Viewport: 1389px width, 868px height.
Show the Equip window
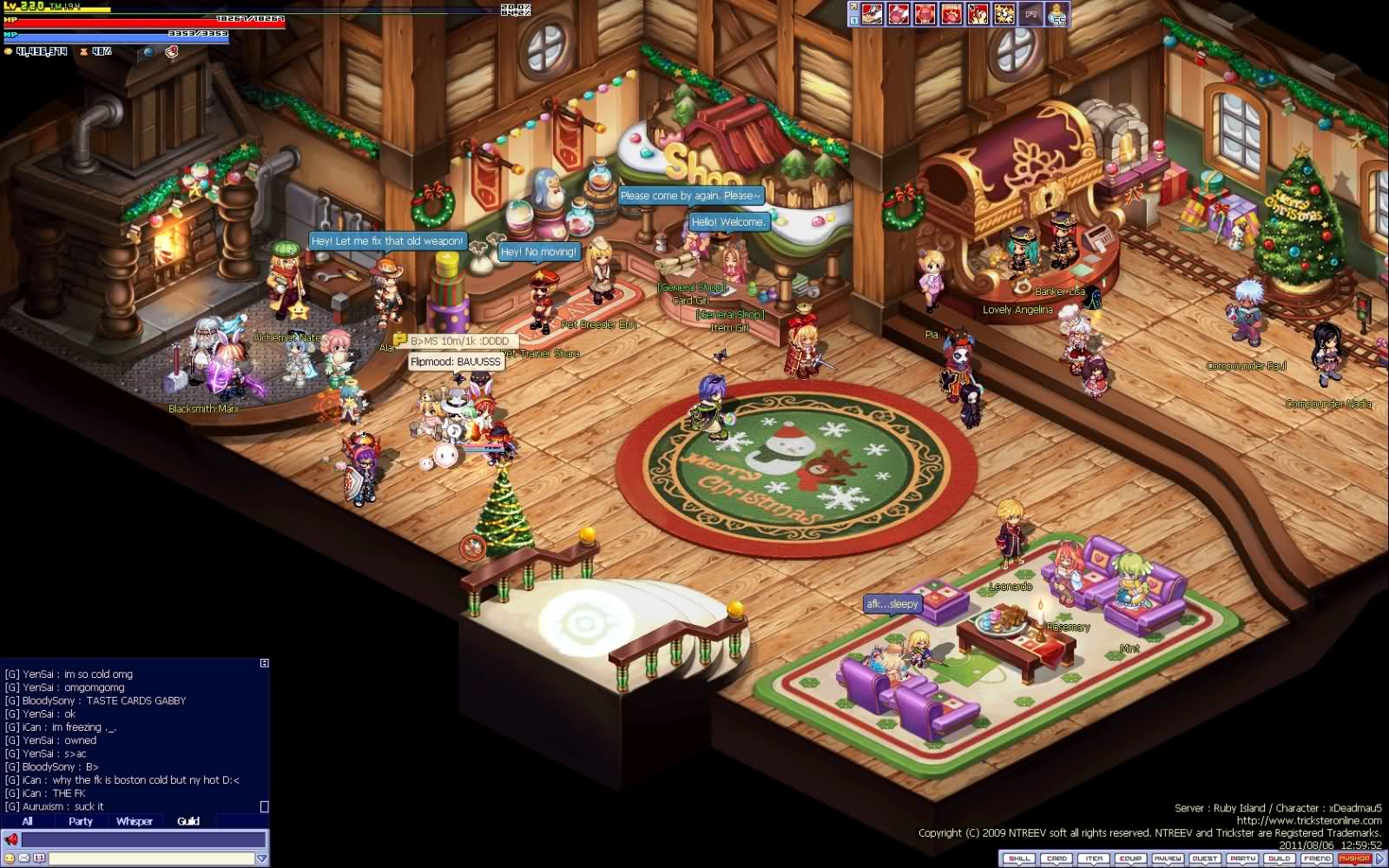click(1130, 858)
